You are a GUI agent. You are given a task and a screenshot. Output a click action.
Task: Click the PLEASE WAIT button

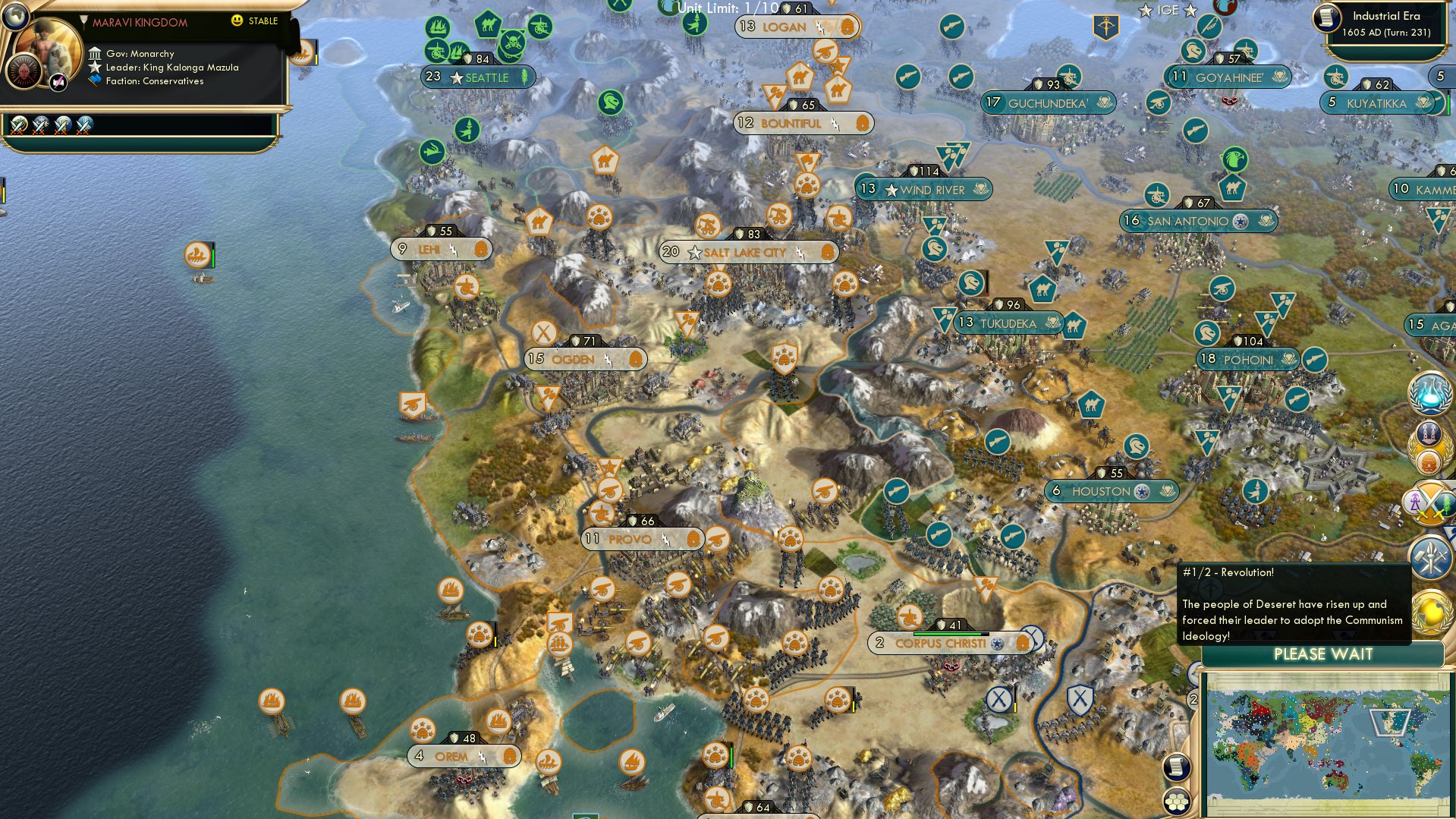point(1324,654)
